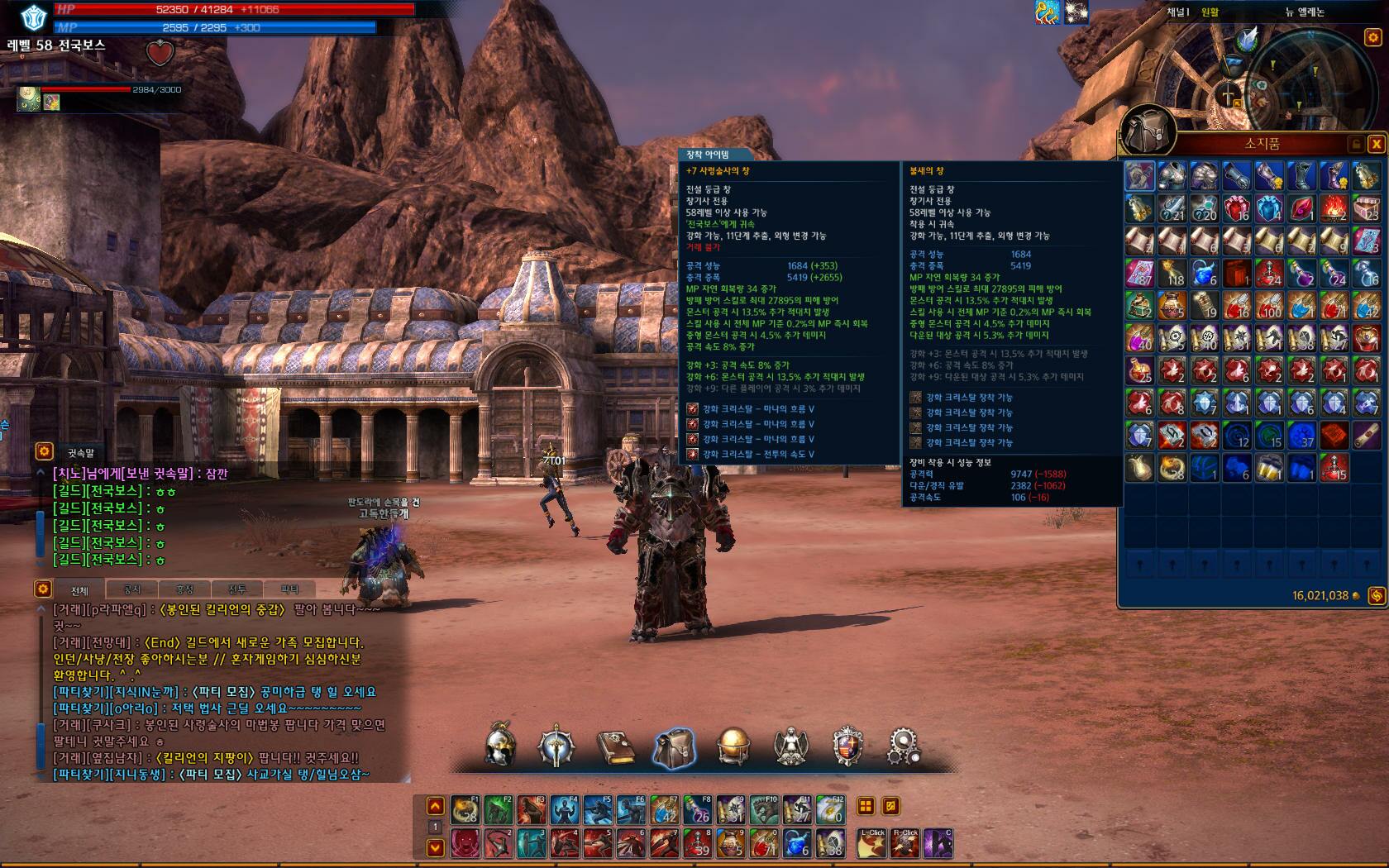The image size is (1389, 868).
Task: Open minimap settings gear button
Action: coord(1373,37)
